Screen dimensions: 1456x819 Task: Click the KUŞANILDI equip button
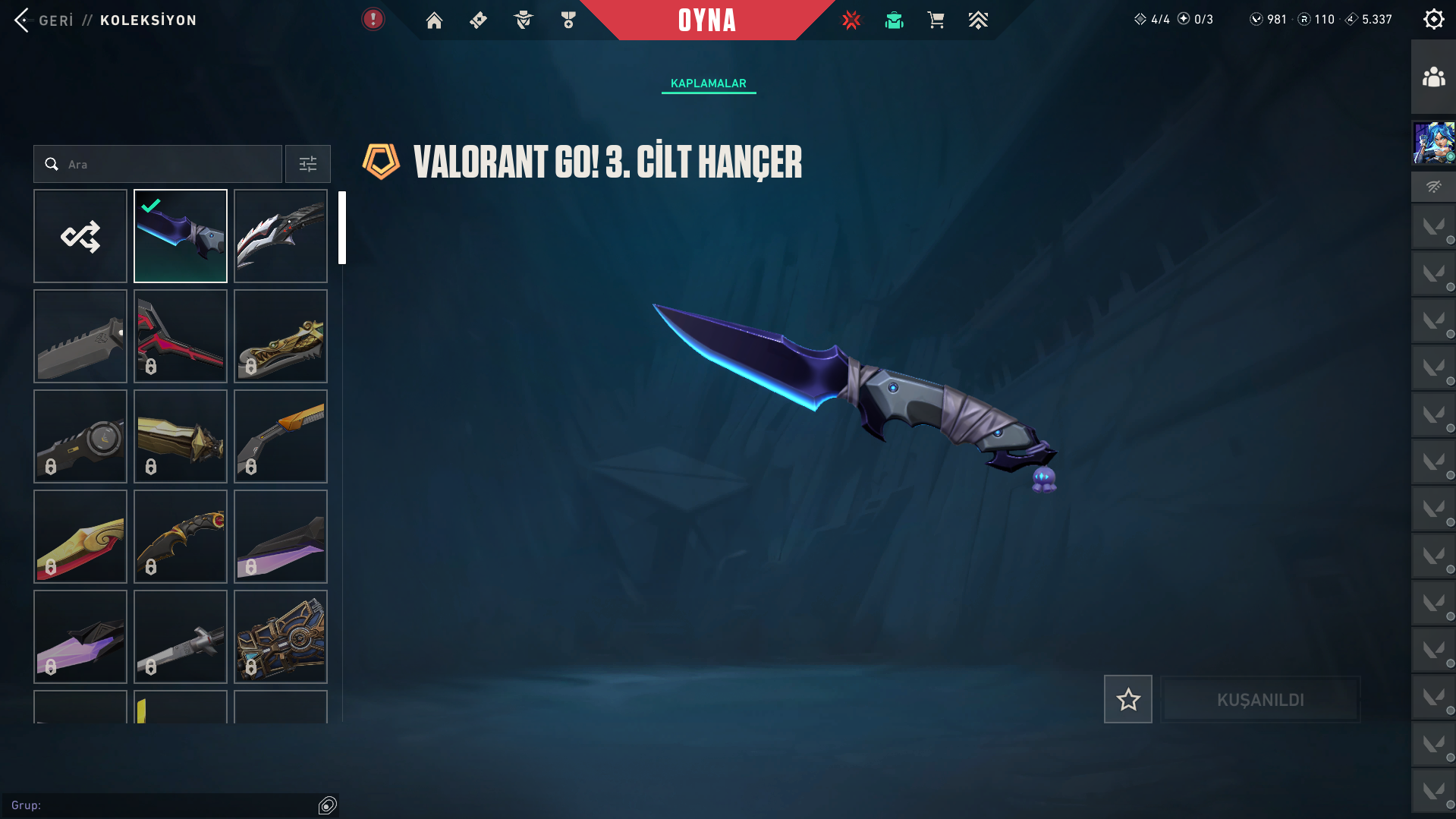coord(1260,699)
